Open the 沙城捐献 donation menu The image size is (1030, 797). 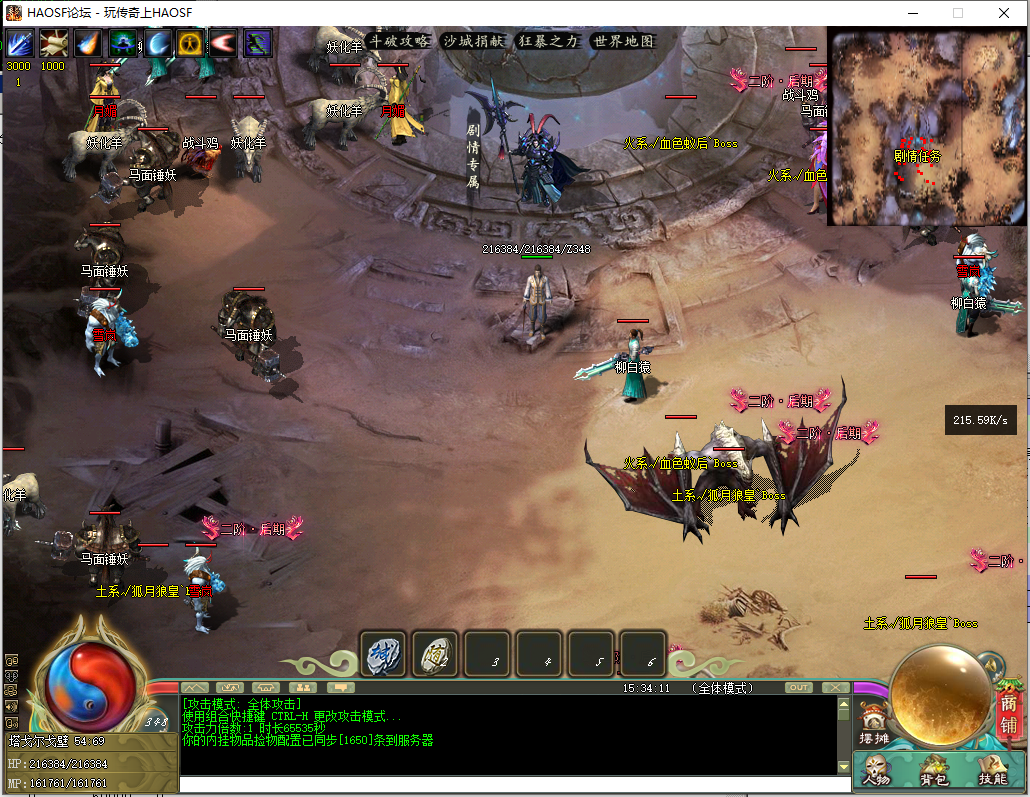(475, 41)
